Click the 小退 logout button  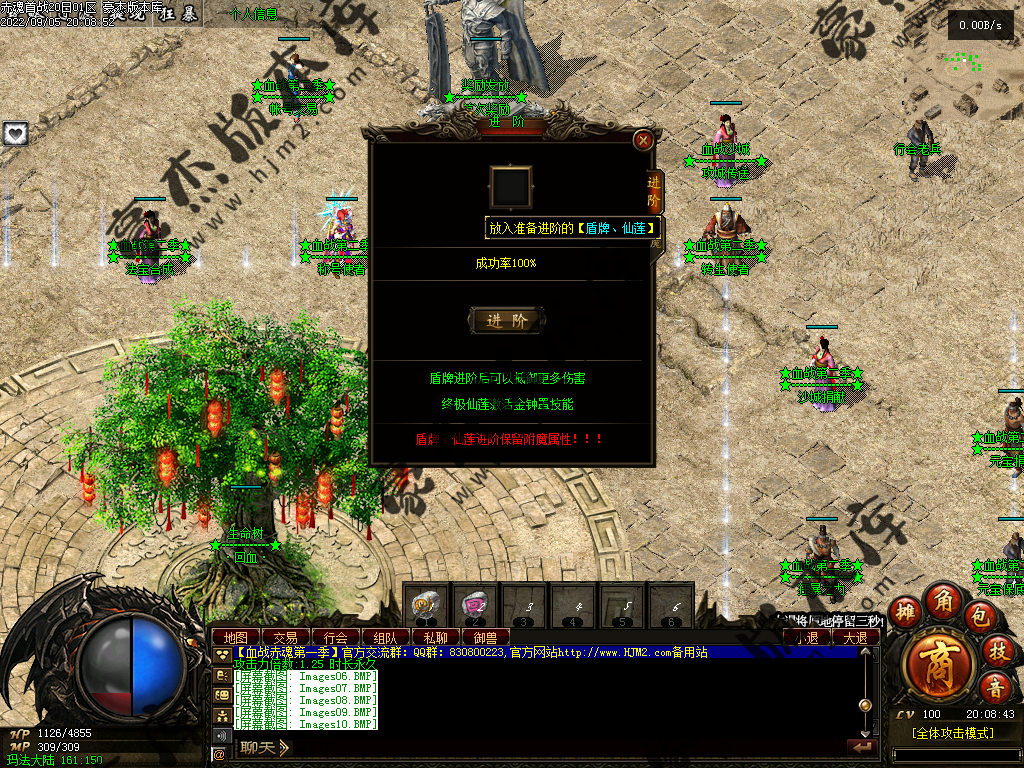point(807,637)
